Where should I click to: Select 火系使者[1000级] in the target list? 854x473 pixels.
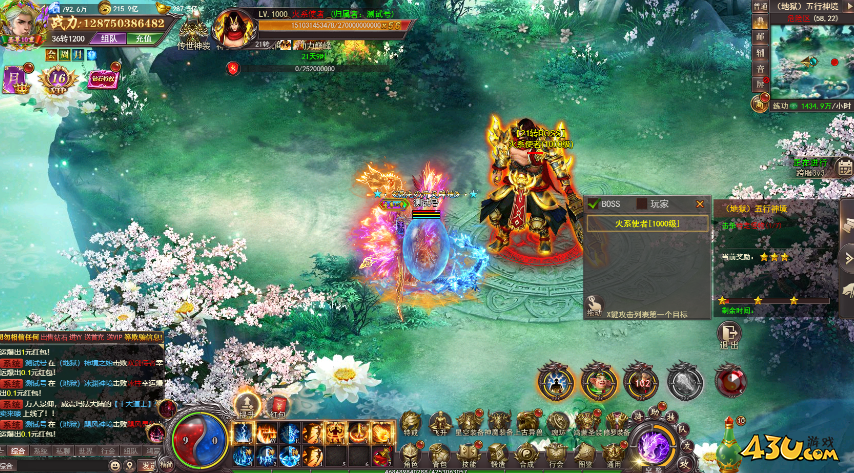[645, 224]
